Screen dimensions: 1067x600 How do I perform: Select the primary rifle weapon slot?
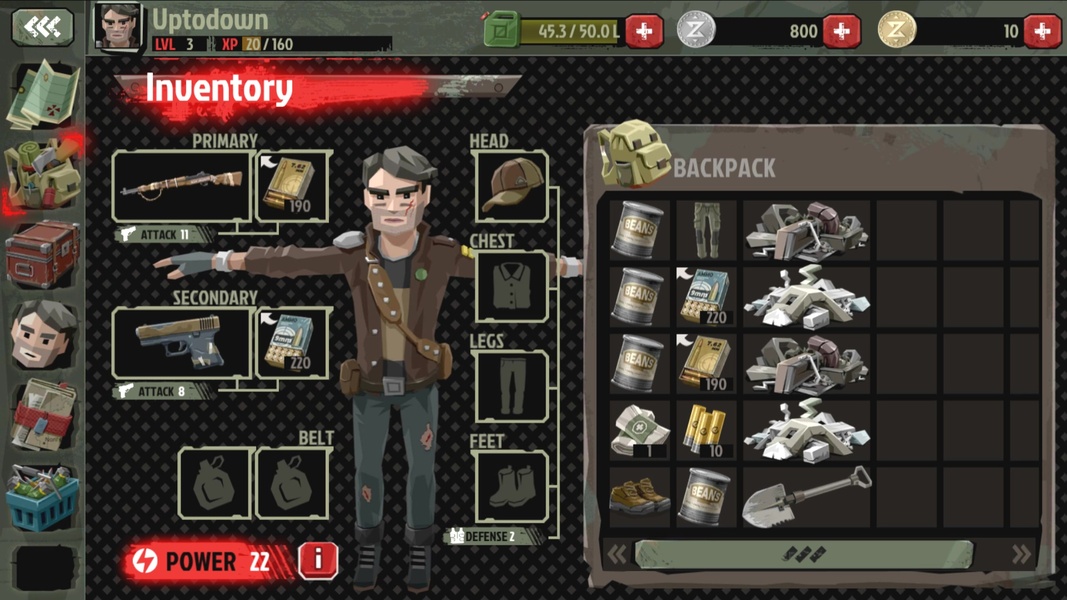click(182, 185)
